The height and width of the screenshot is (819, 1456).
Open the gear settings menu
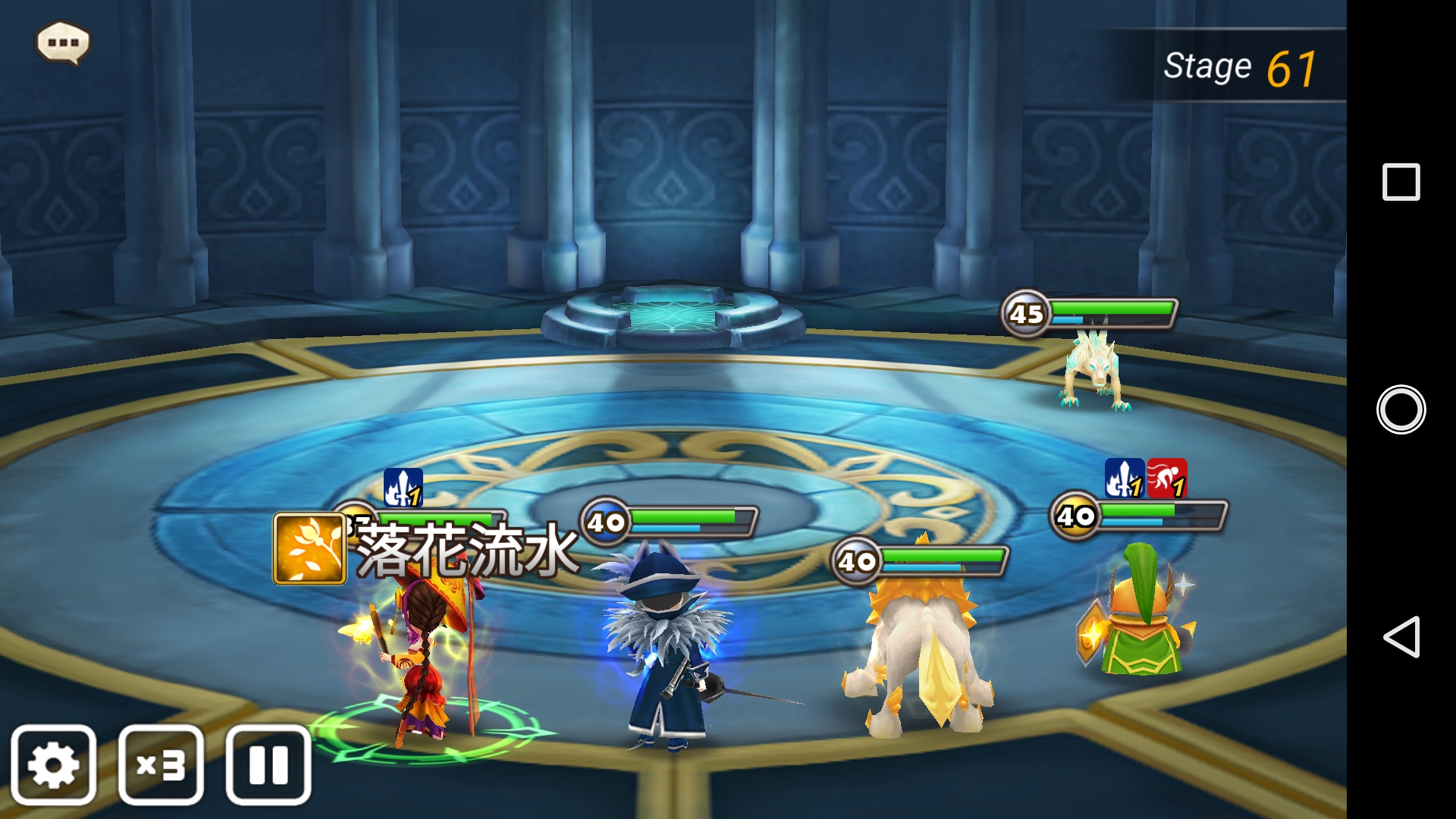tap(54, 764)
